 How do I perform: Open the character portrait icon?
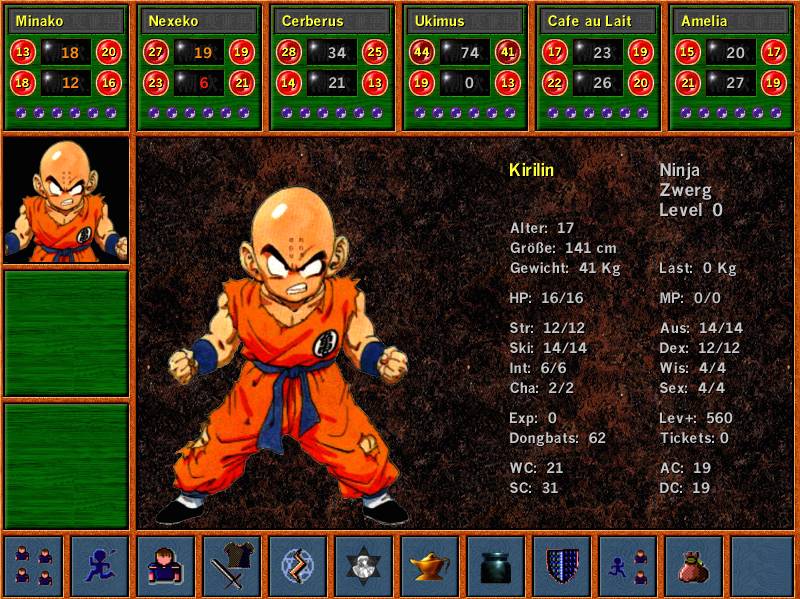(x=165, y=566)
